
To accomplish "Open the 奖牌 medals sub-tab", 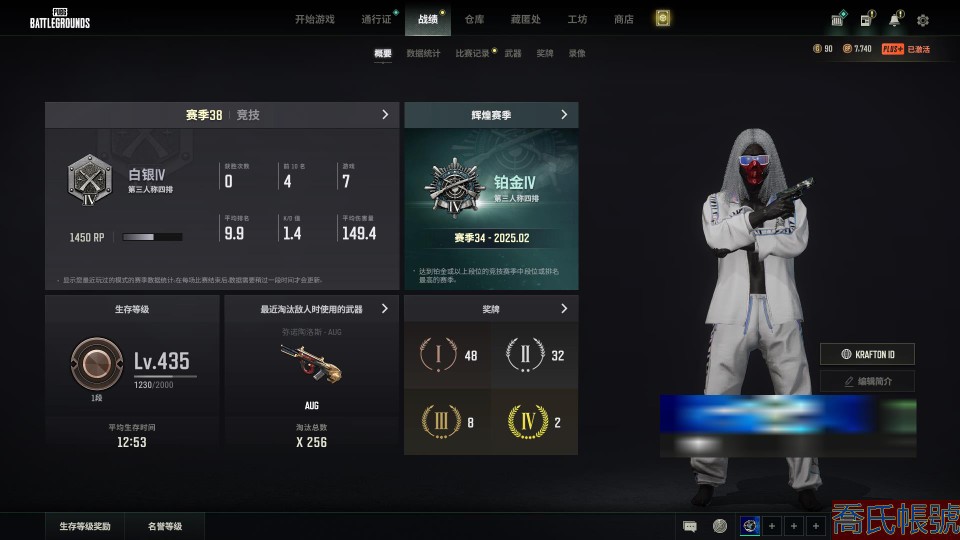I will click(x=545, y=53).
